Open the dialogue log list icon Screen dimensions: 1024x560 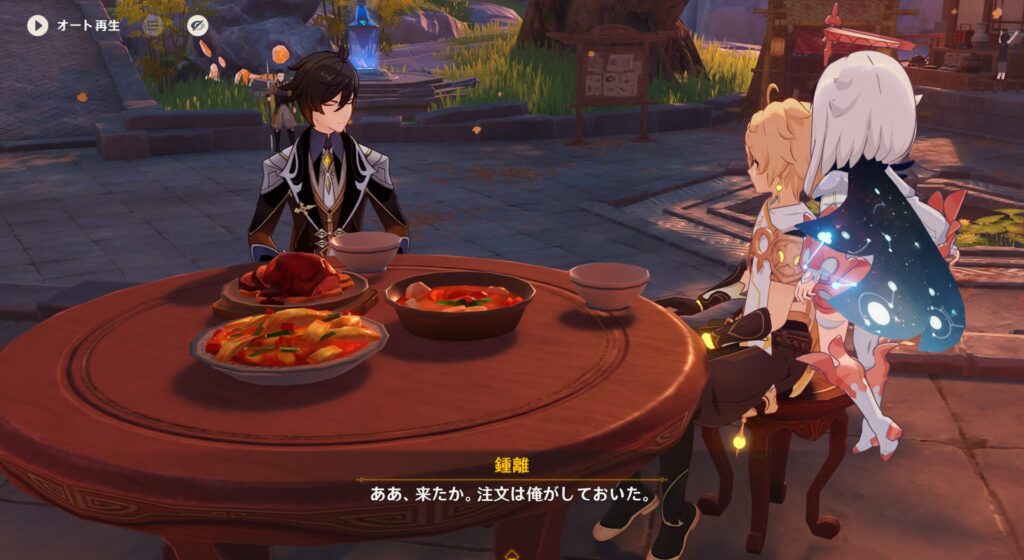[152, 25]
